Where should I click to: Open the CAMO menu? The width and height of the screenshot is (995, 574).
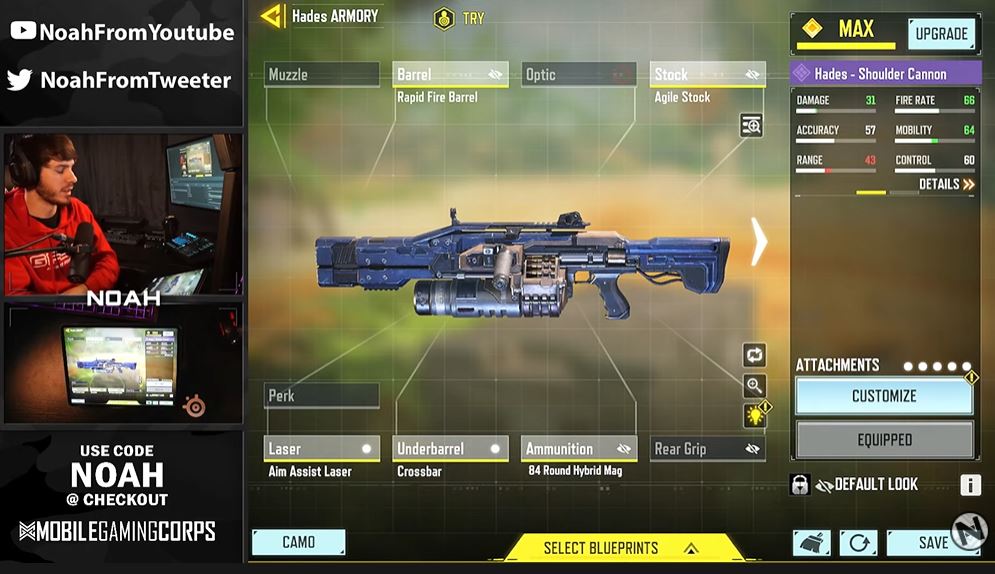[x=298, y=542]
